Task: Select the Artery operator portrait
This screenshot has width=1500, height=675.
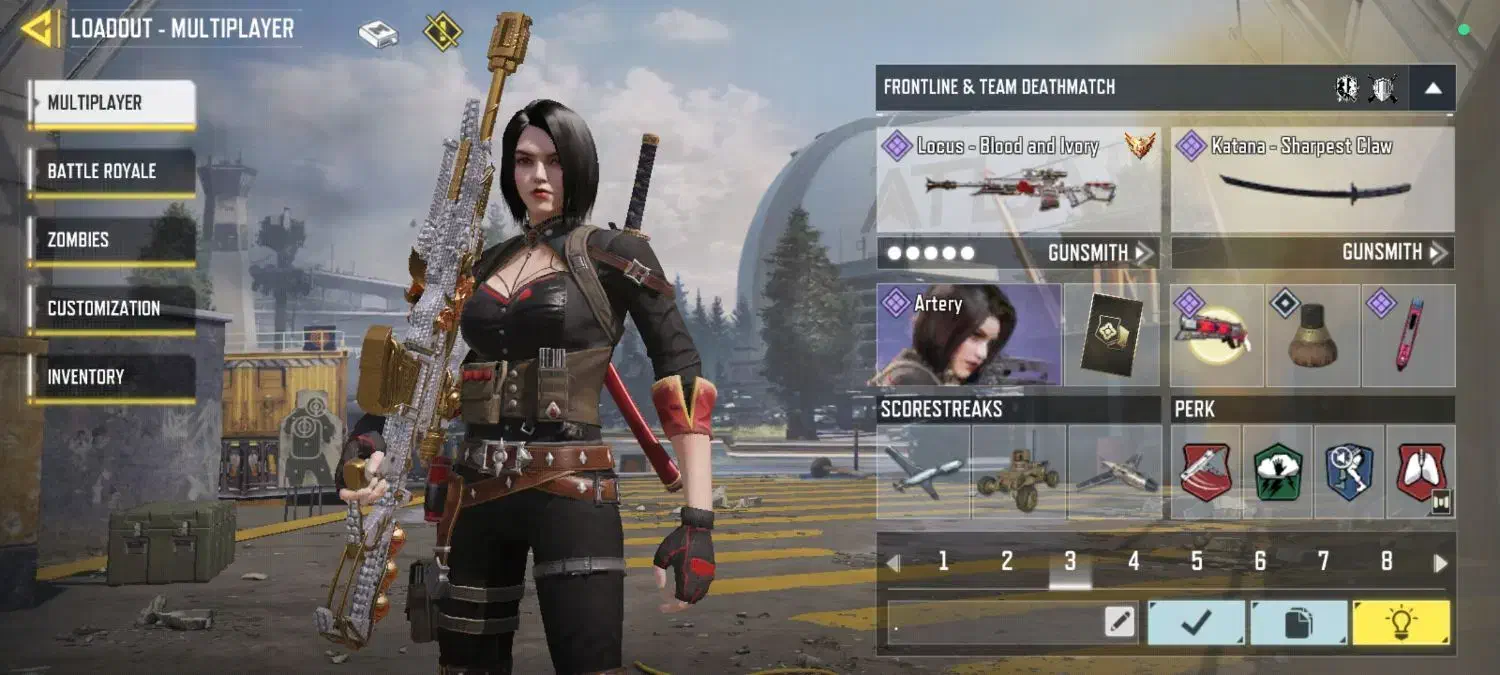Action: (x=968, y=335)
